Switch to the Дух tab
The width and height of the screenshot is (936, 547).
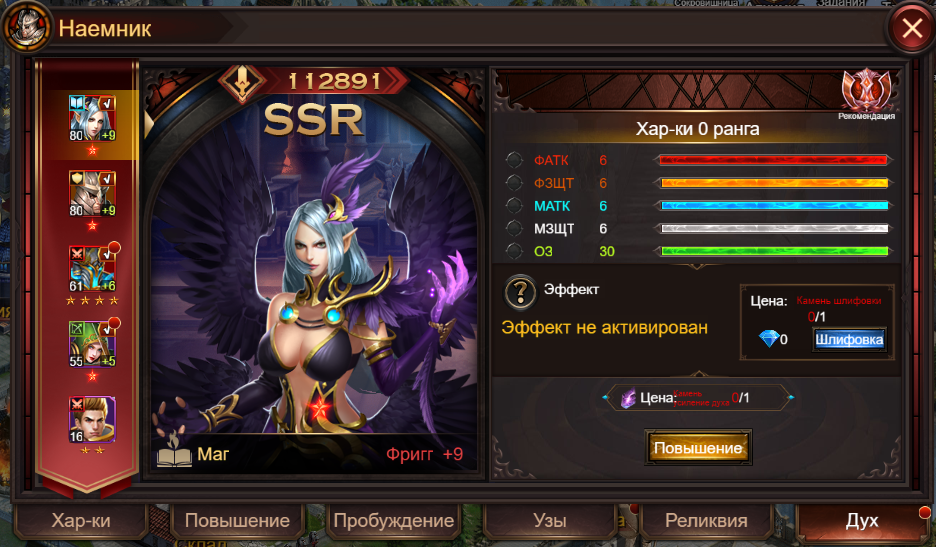pyautogui.click(x=862, y=521)
